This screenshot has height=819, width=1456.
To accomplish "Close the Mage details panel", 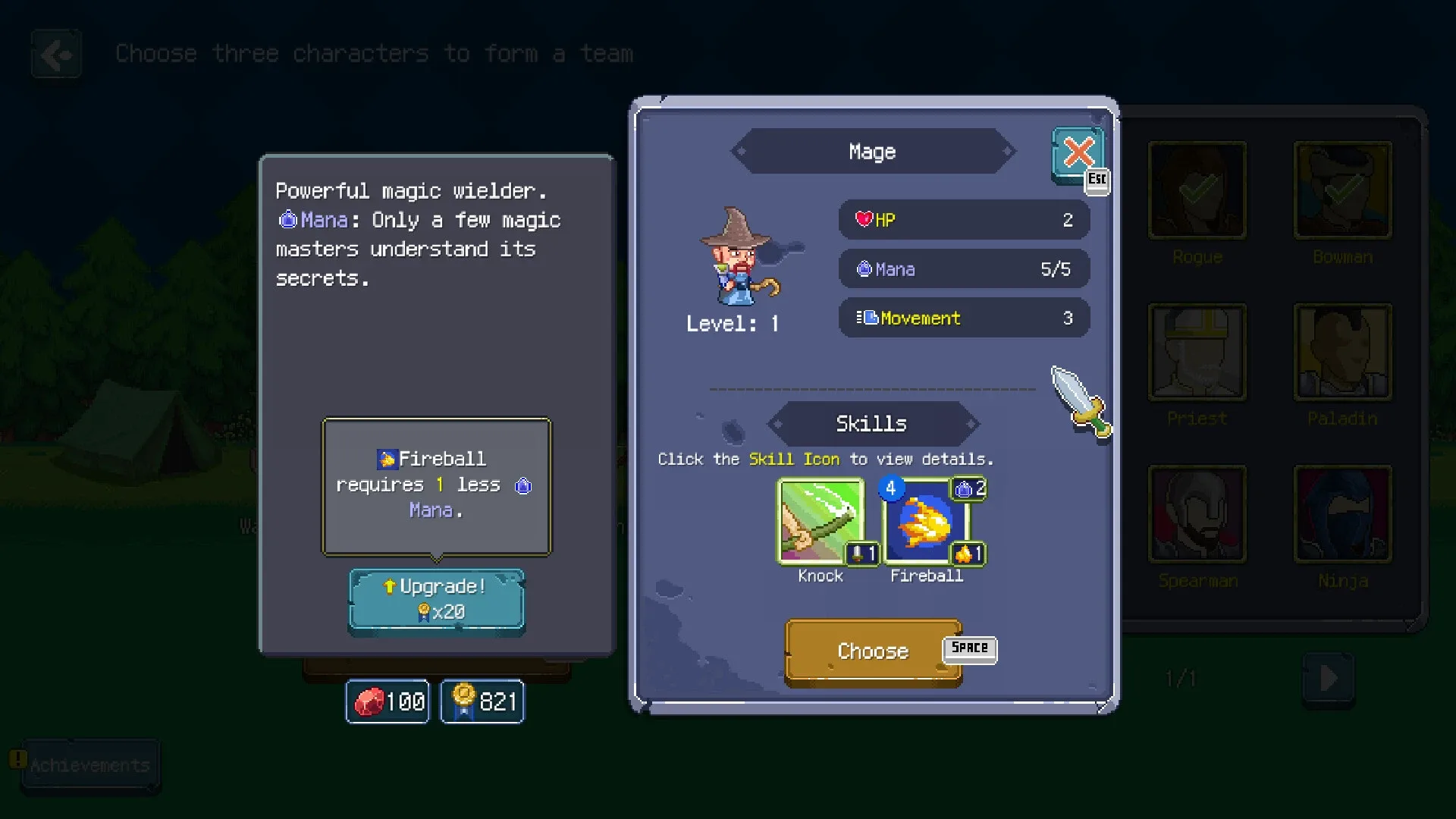I will (1078, 153).
